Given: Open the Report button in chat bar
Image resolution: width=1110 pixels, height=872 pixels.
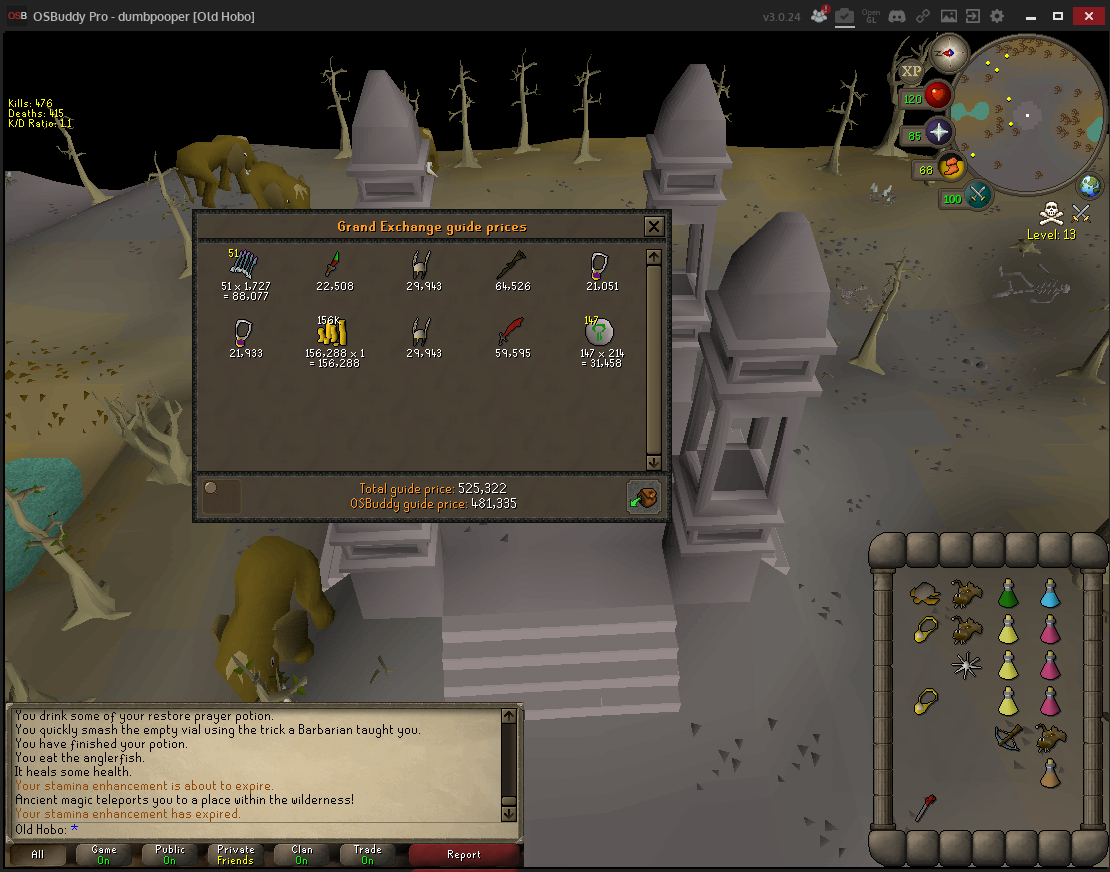Looking at the screenshot, I should (x=464, y=854).
